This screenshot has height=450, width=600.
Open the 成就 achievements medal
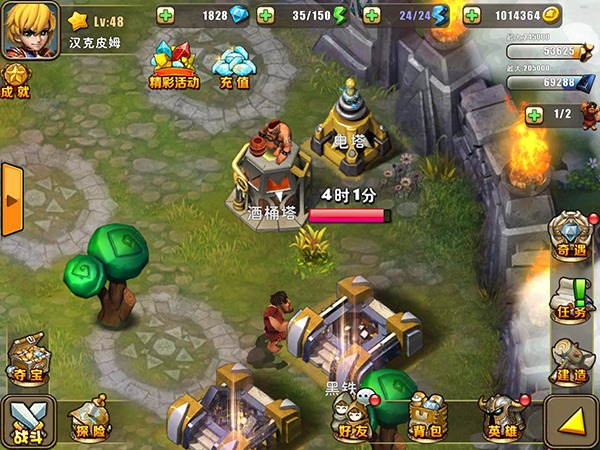15,79
